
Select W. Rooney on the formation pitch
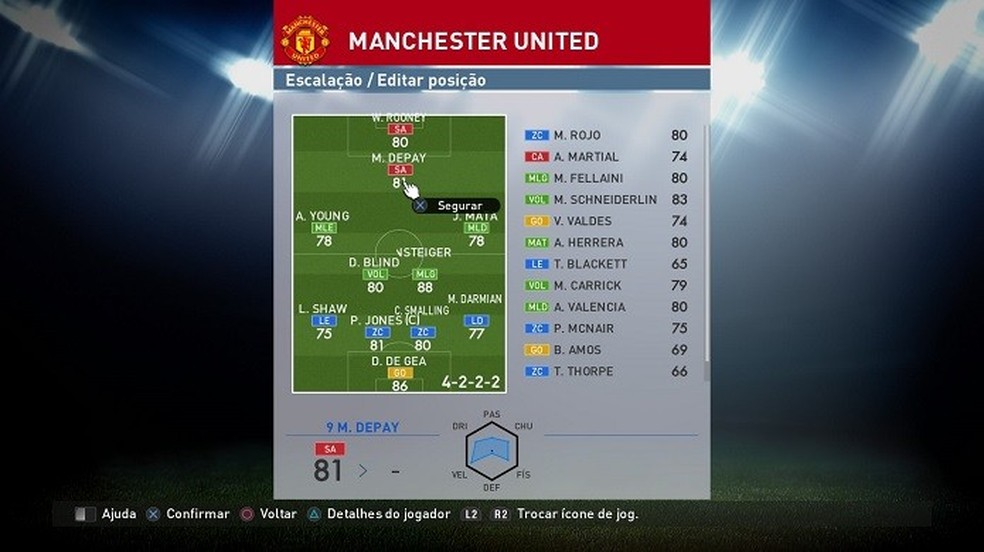point(399,130)
